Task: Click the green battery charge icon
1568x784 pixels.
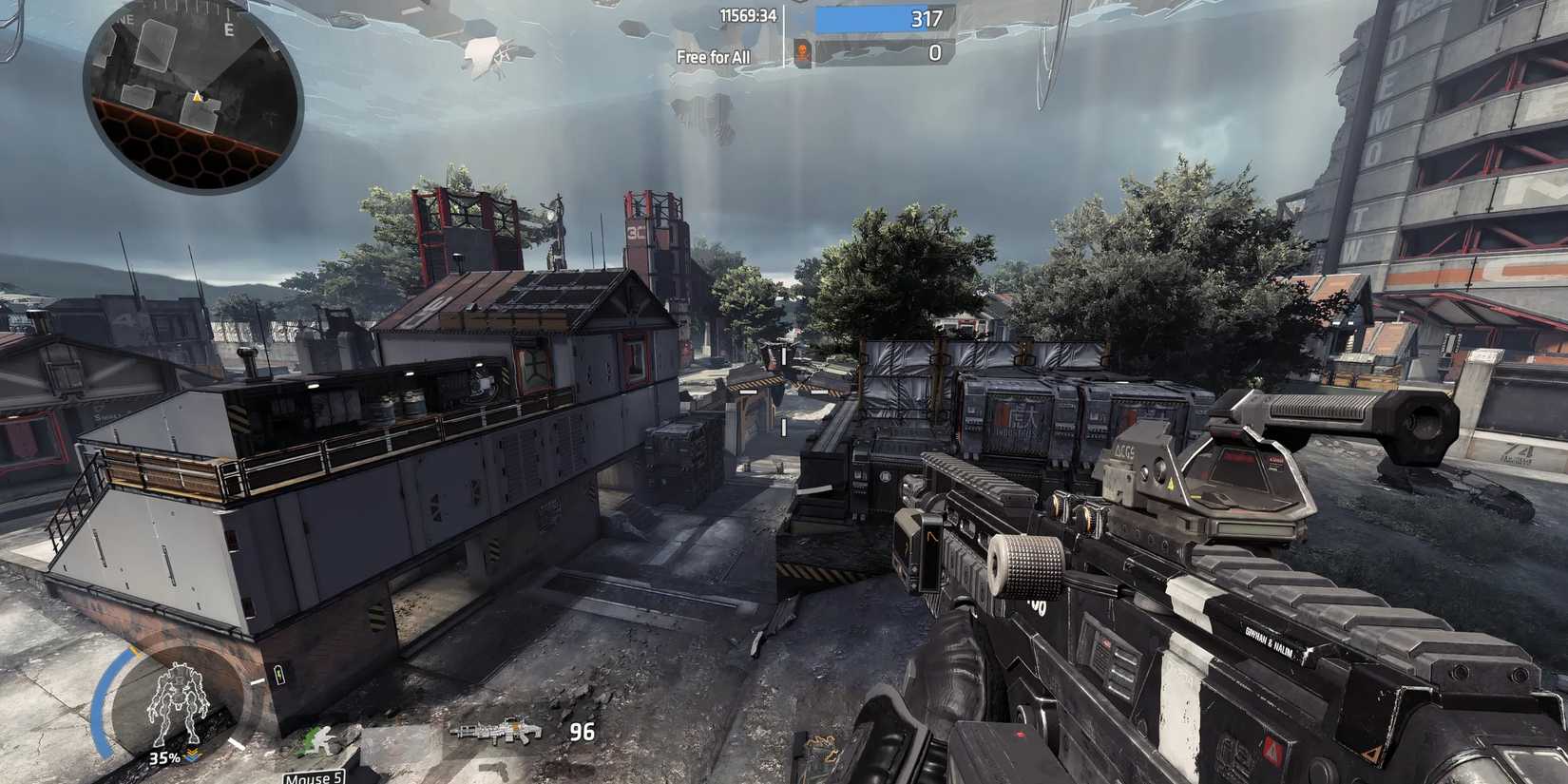Action: pyautogui.click(x=278, y=674)
